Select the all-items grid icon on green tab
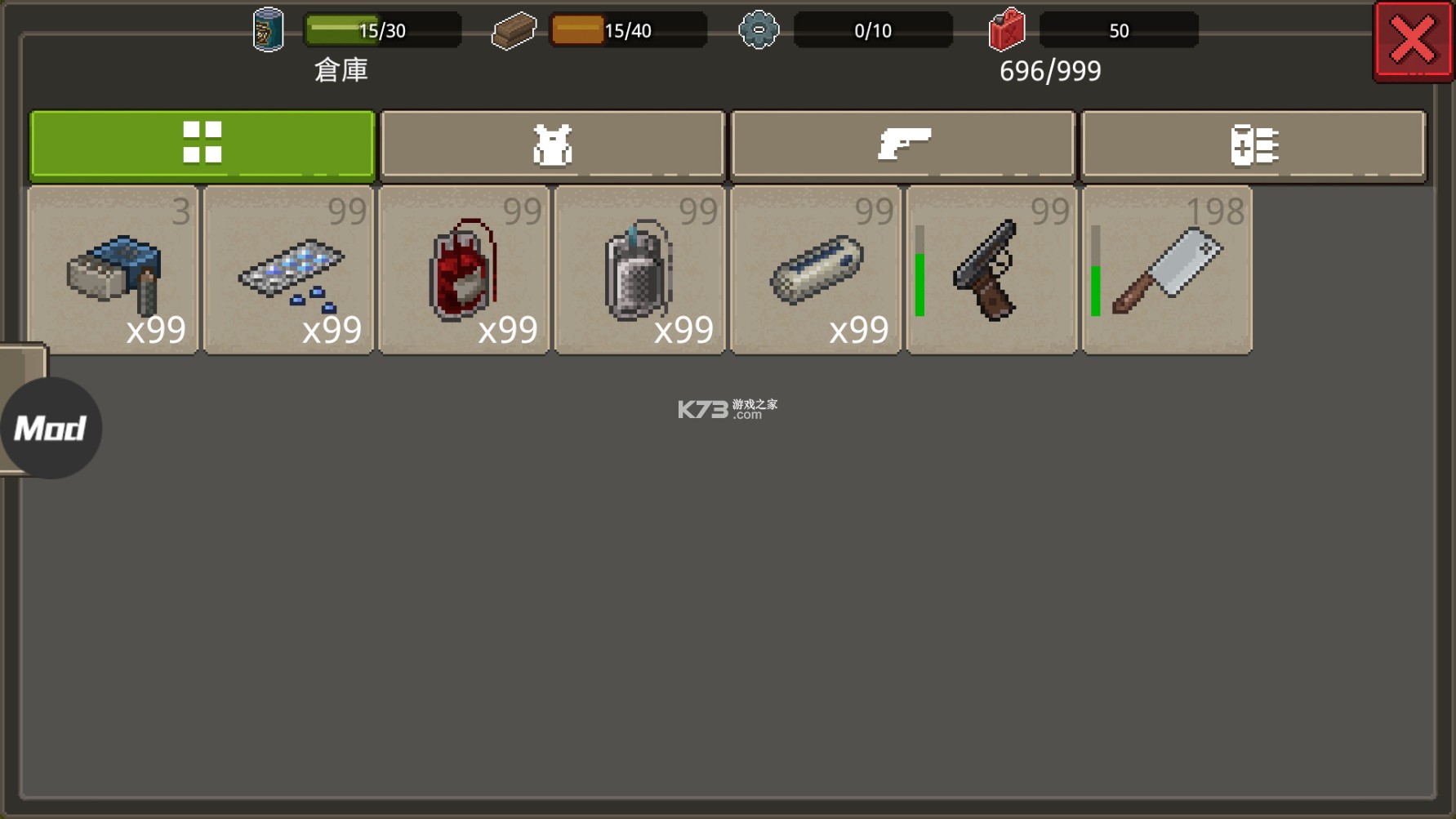This screenshot has width=1456, height=819. click(x=202, y=144)
